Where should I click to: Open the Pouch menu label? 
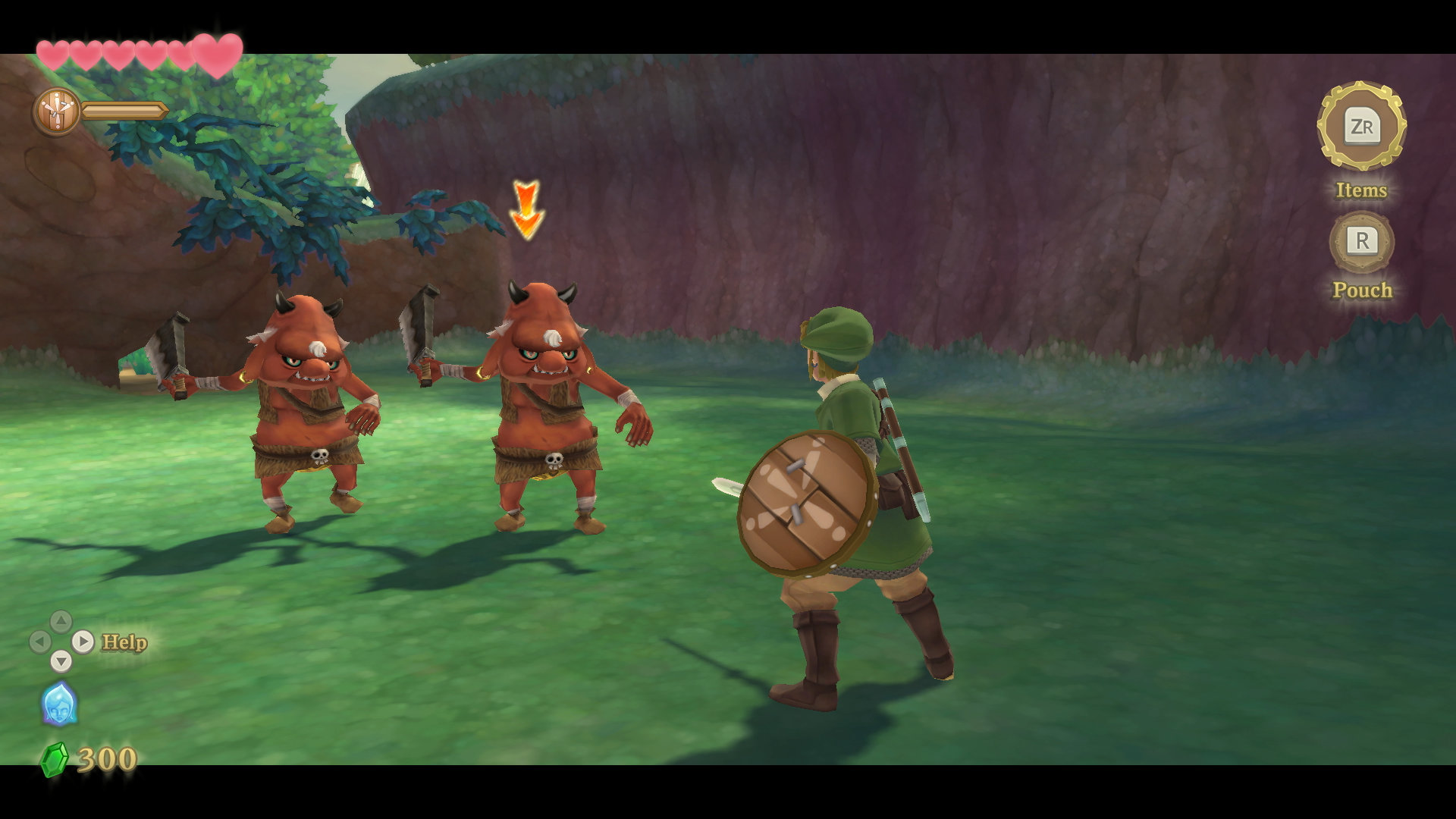point(1363,290)
